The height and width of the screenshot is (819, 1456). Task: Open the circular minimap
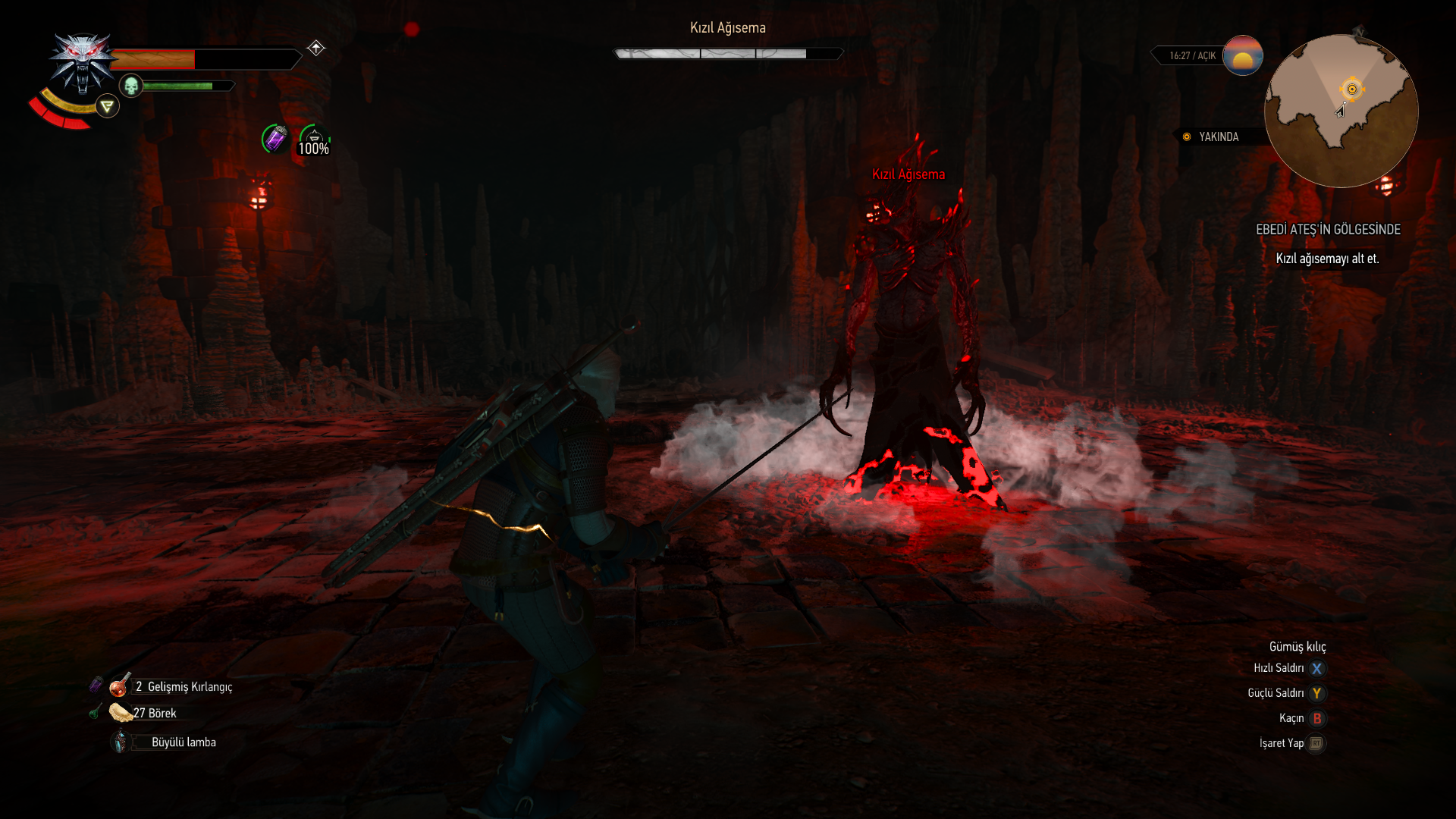click(1341, 111)
